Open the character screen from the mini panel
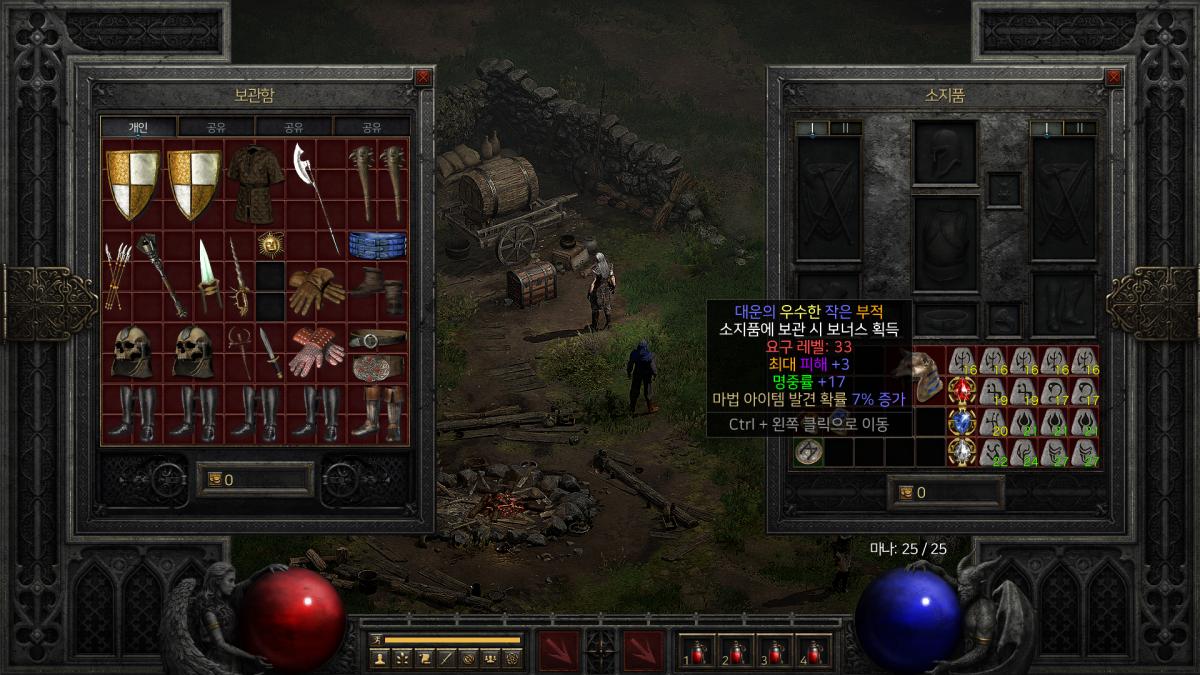 380,658
